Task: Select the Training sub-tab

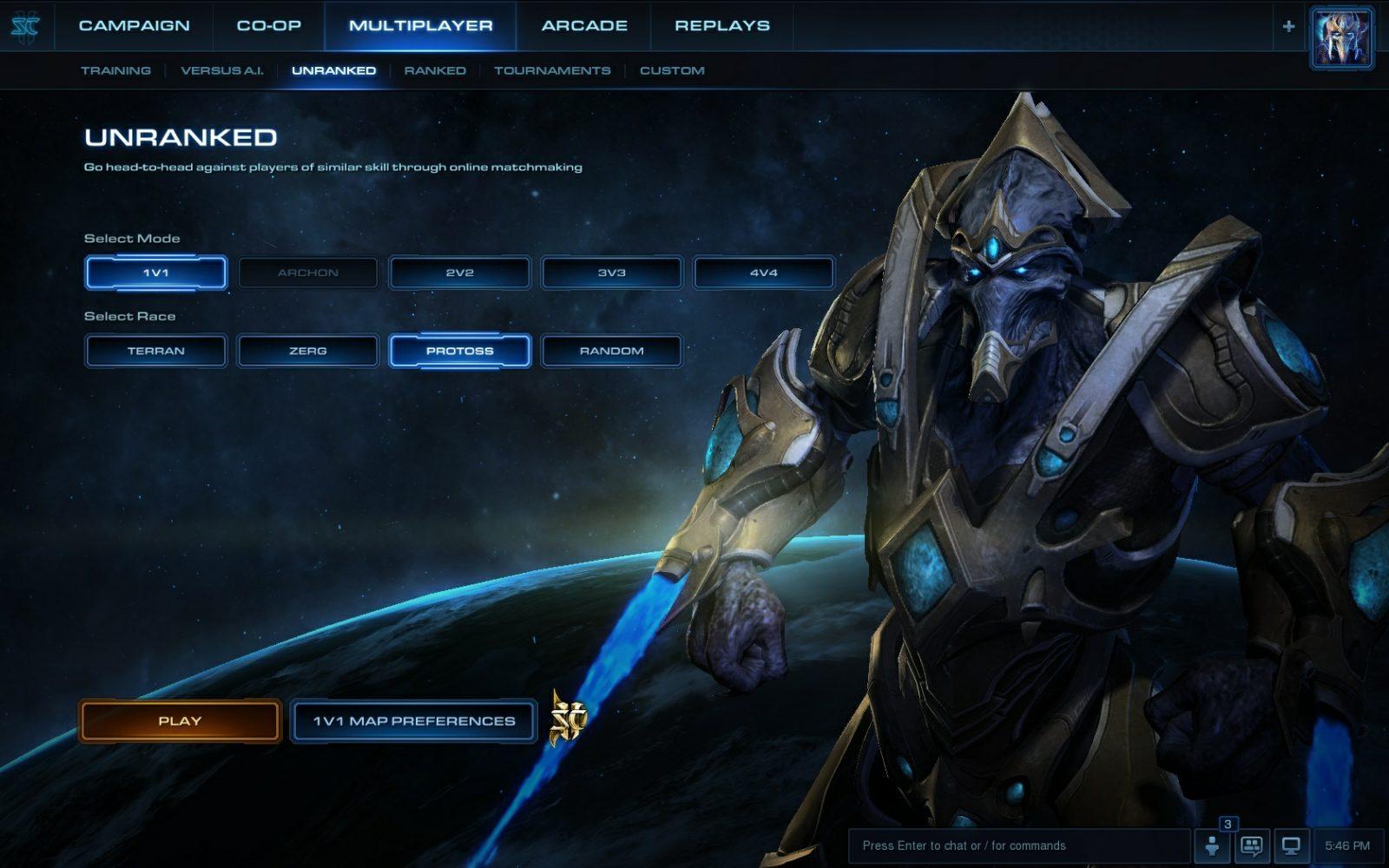Action: 115,70
